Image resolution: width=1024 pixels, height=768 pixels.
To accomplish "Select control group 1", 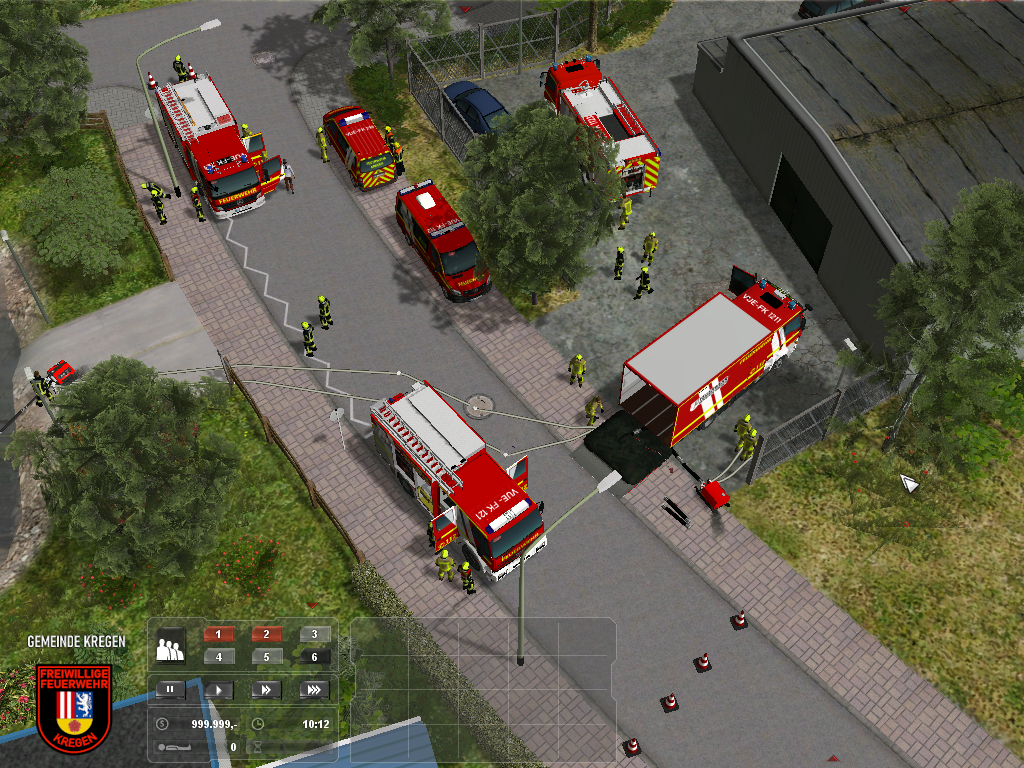I will 219,634.
